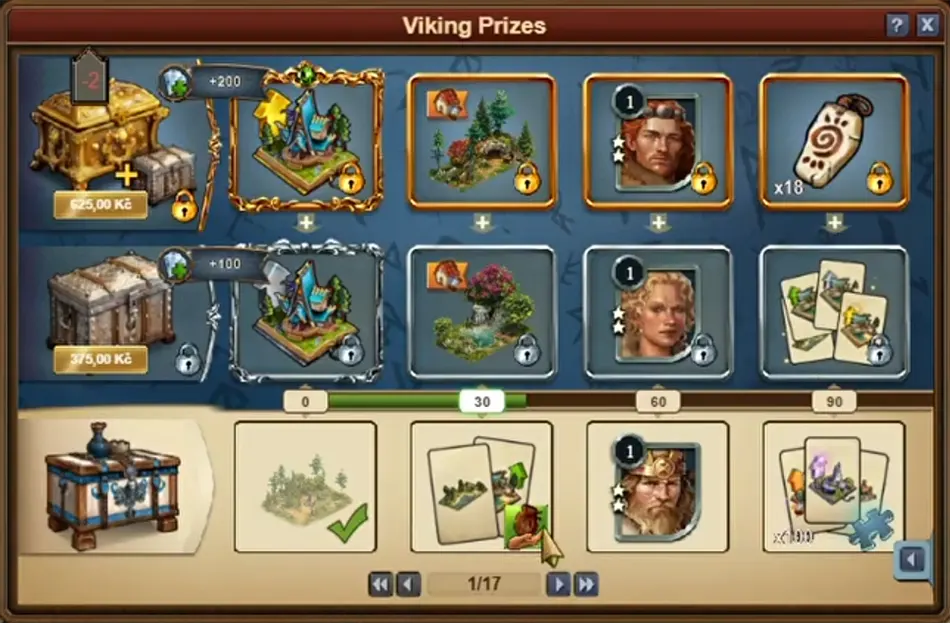Buy the silver chest for 375,00 Kč
This screenshot has height=623, width=950.
point(100,359)
